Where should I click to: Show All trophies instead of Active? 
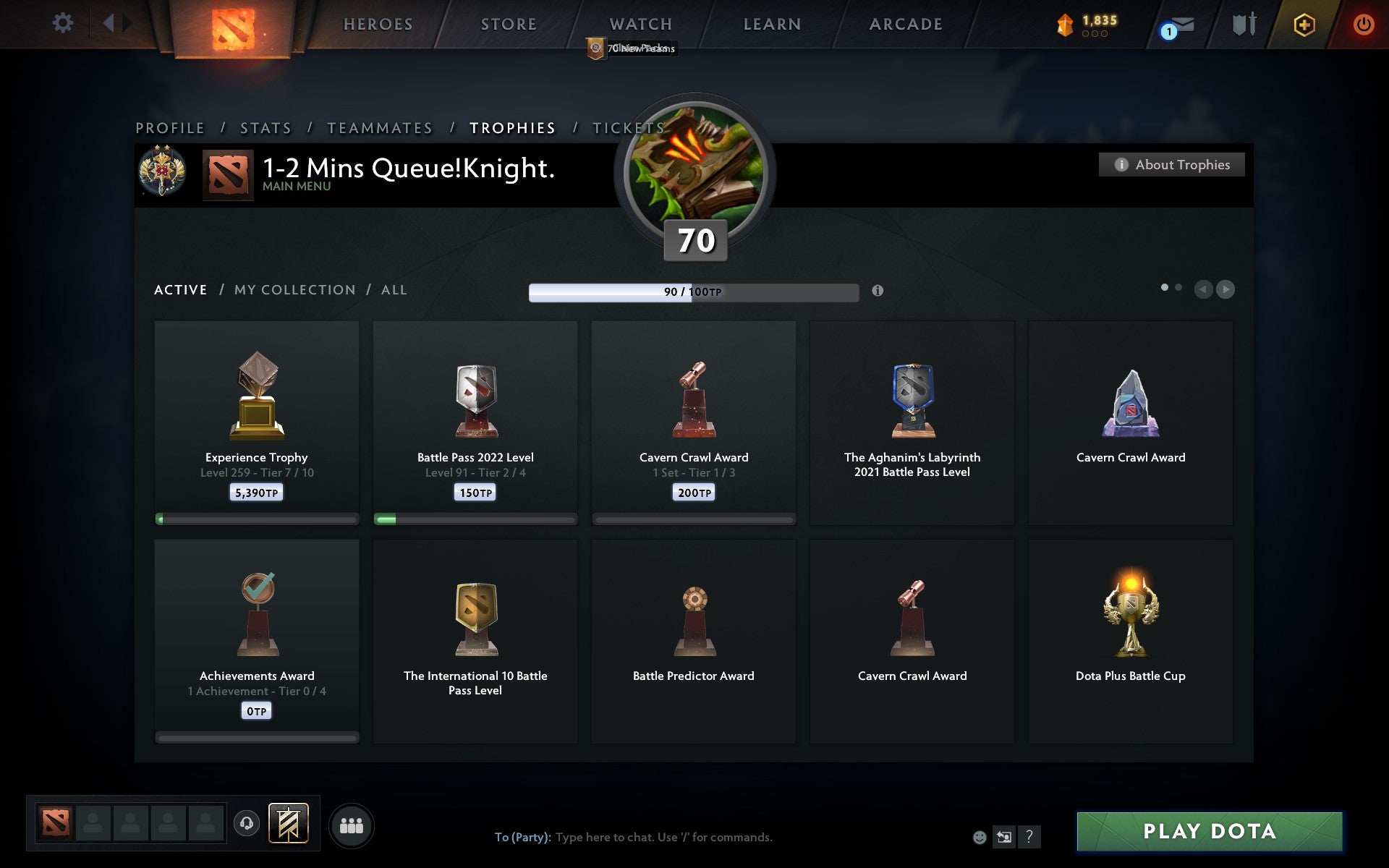(394, 289)
